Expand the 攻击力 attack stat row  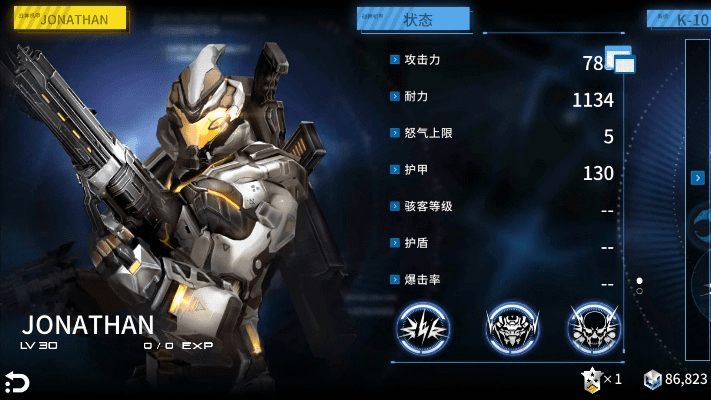pyautogui.click(x=395, y=60)
